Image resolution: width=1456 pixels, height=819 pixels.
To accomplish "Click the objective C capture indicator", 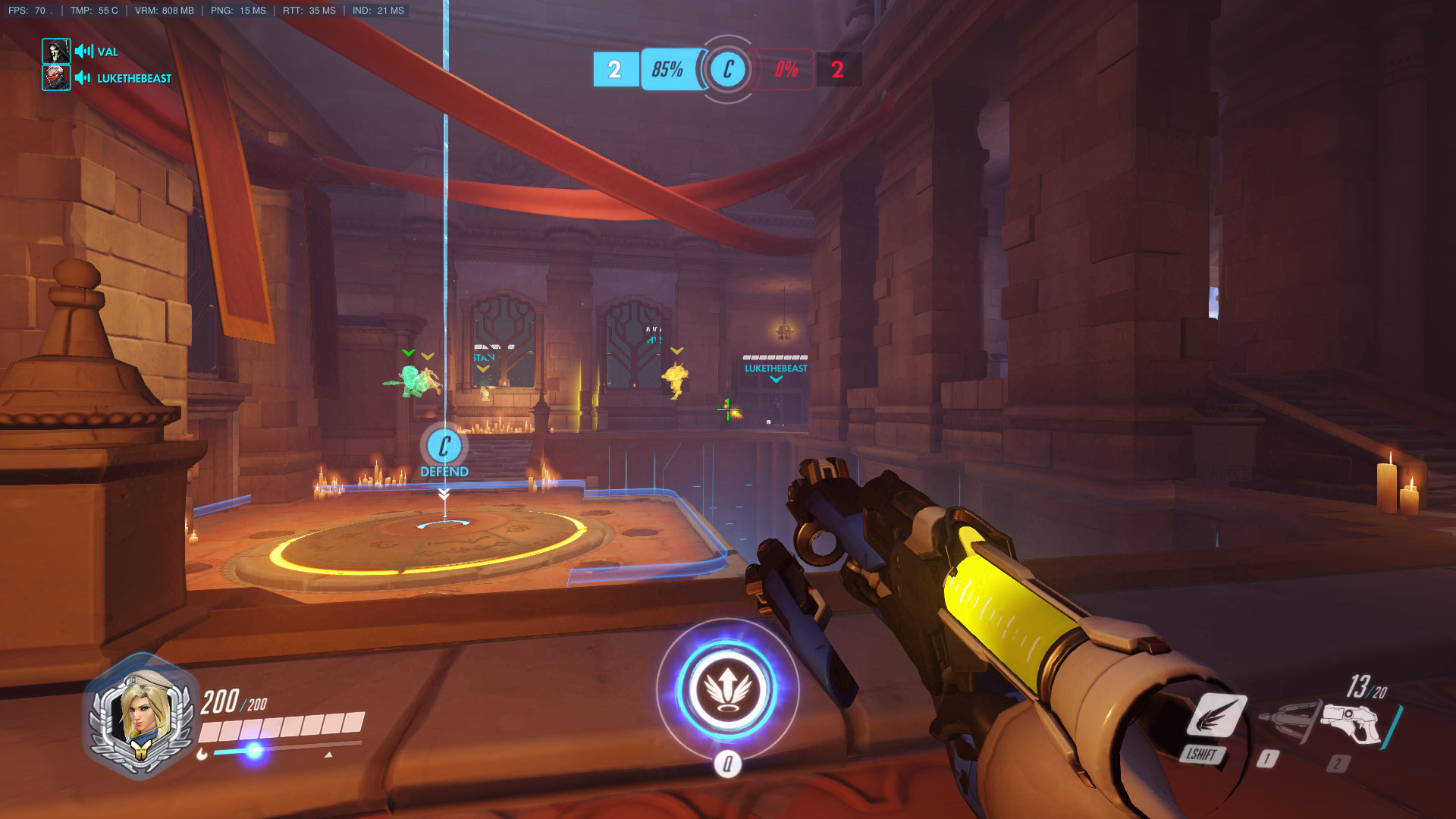I will (x=727, y=70).
